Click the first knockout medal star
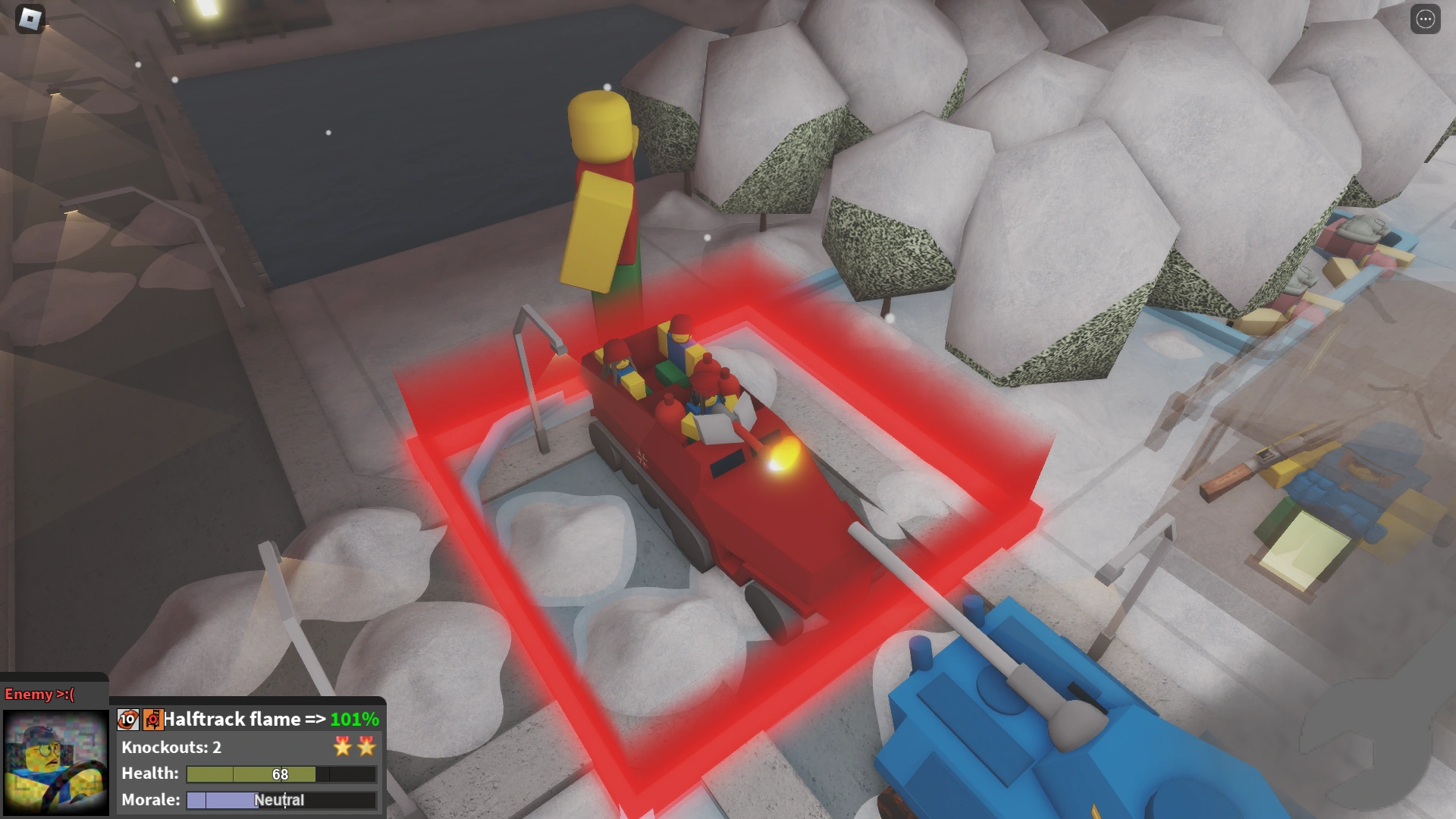1456x819 pixels. tap(342, 747)
